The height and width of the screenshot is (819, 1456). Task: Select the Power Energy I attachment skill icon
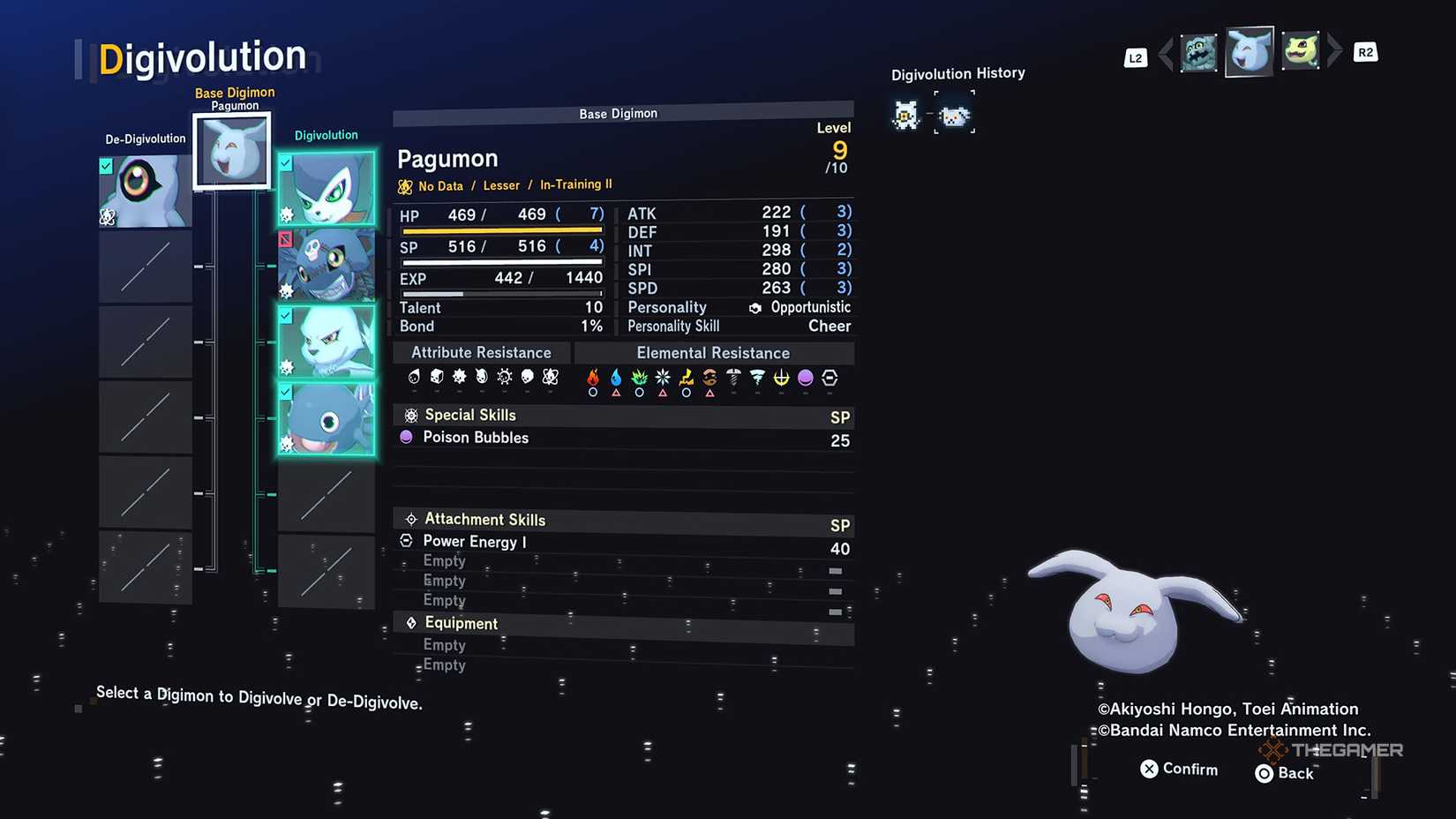pos(407,541)
